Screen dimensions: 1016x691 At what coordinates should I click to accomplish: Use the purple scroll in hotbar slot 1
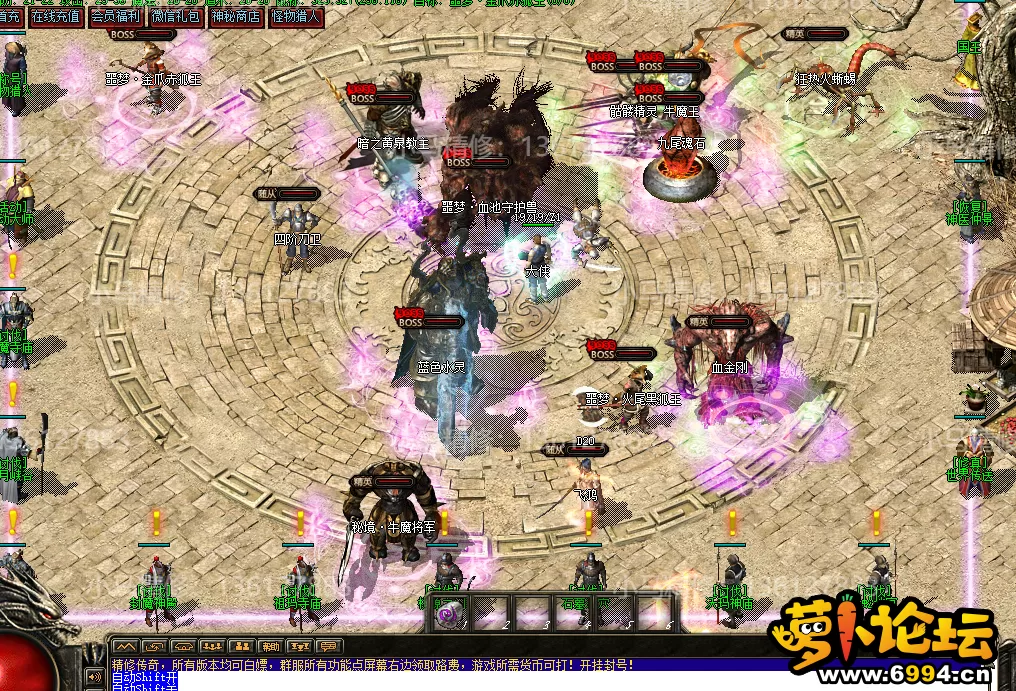click(449, 613)
